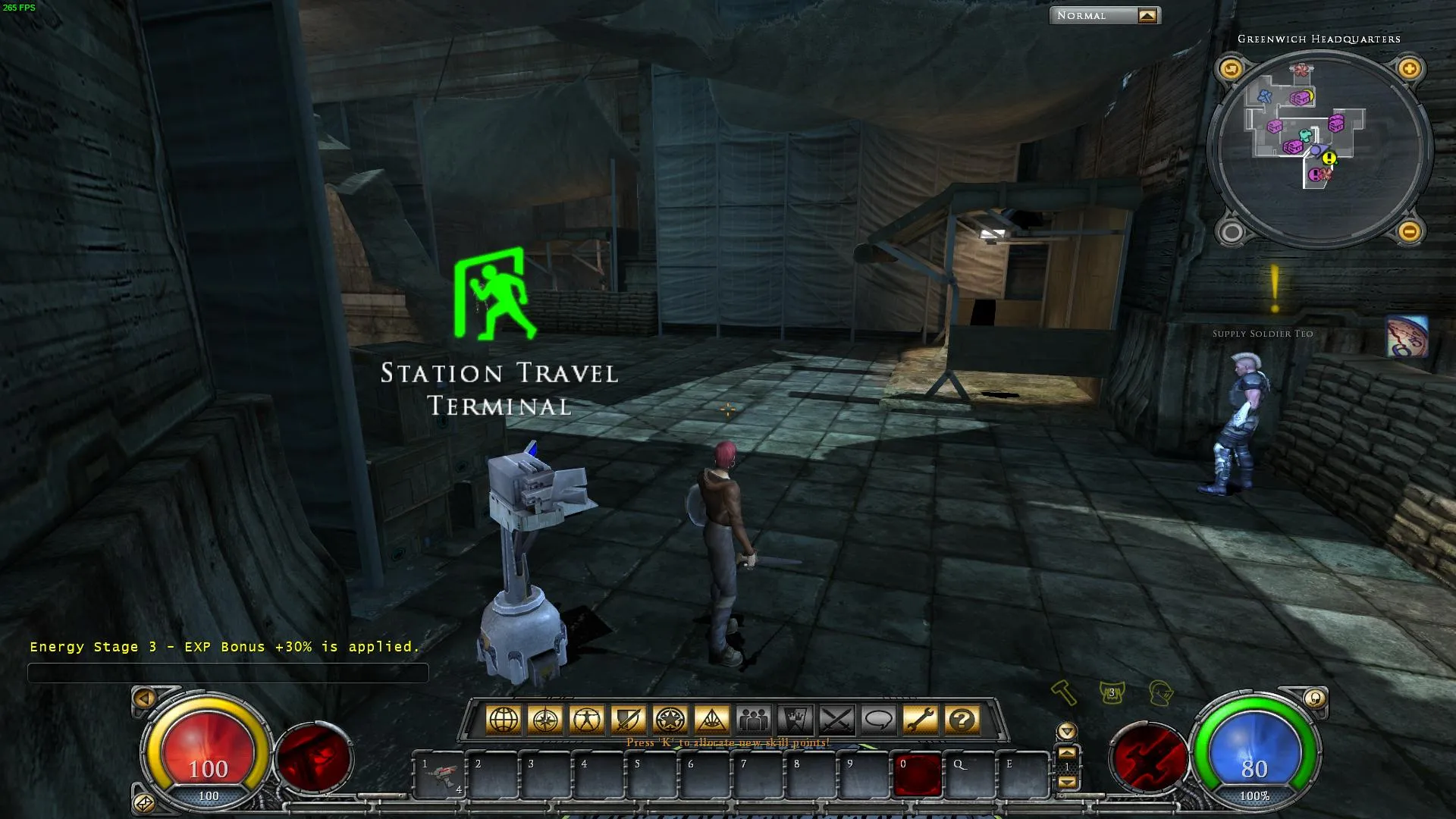
Task: Click the crowned banner guild button
Action: [795, 720]
